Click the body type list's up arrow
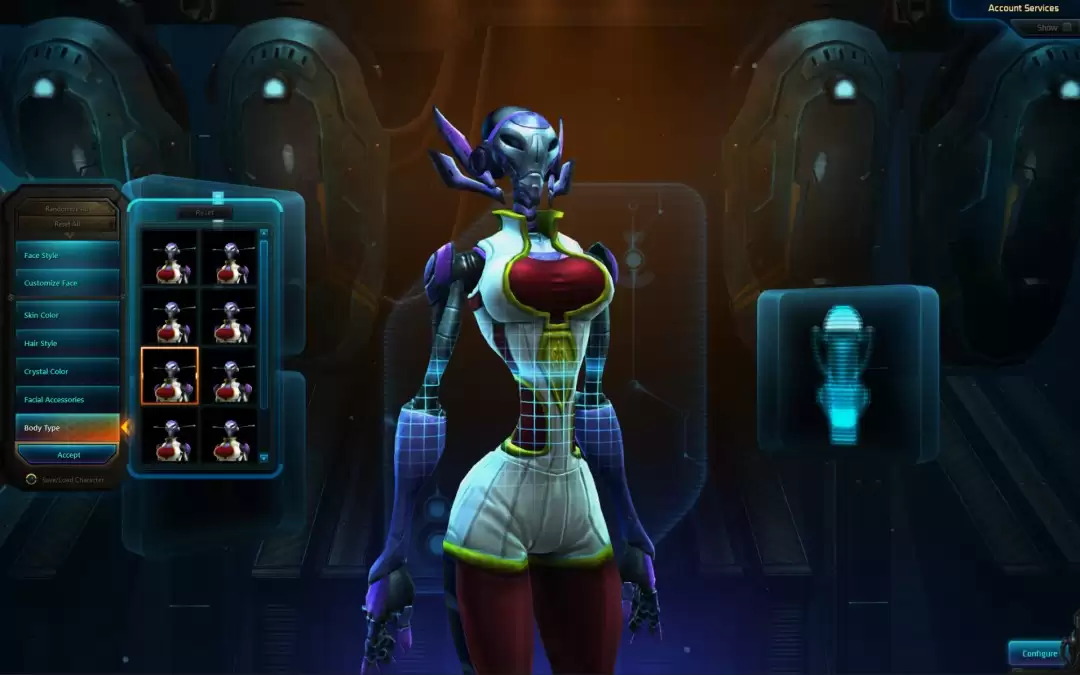The height and width of the screenshot is (675, 1080). click(x=264, y=234)
